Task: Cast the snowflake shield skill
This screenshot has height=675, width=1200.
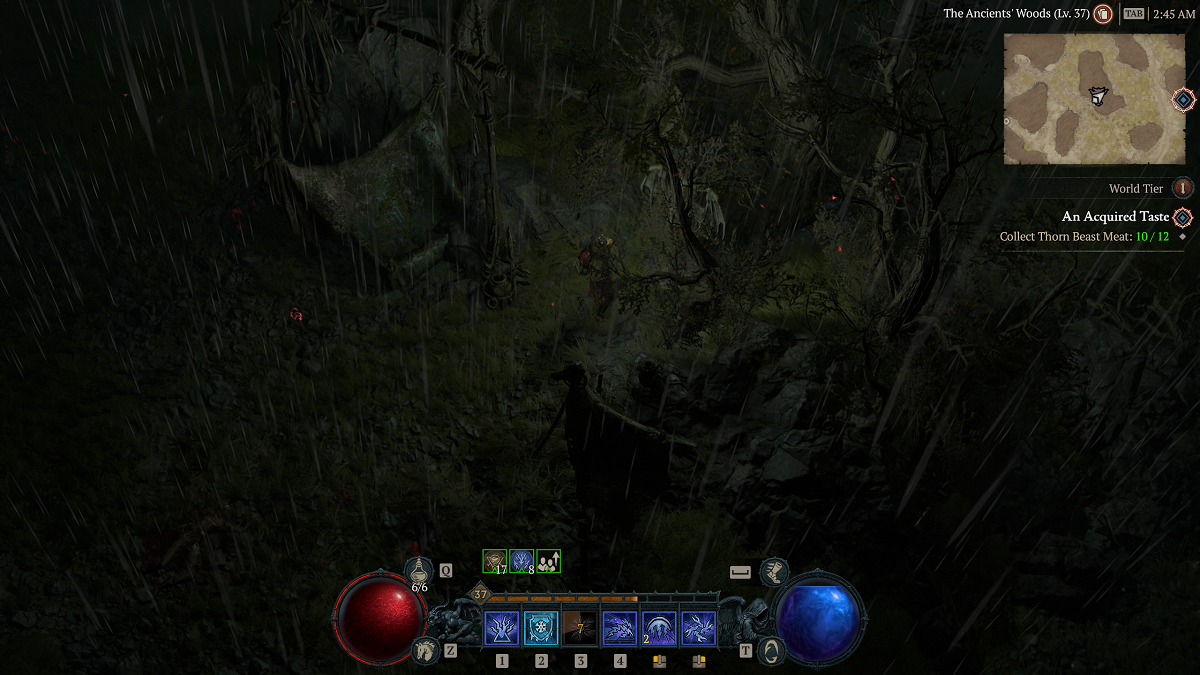Action: coord(541,628)
